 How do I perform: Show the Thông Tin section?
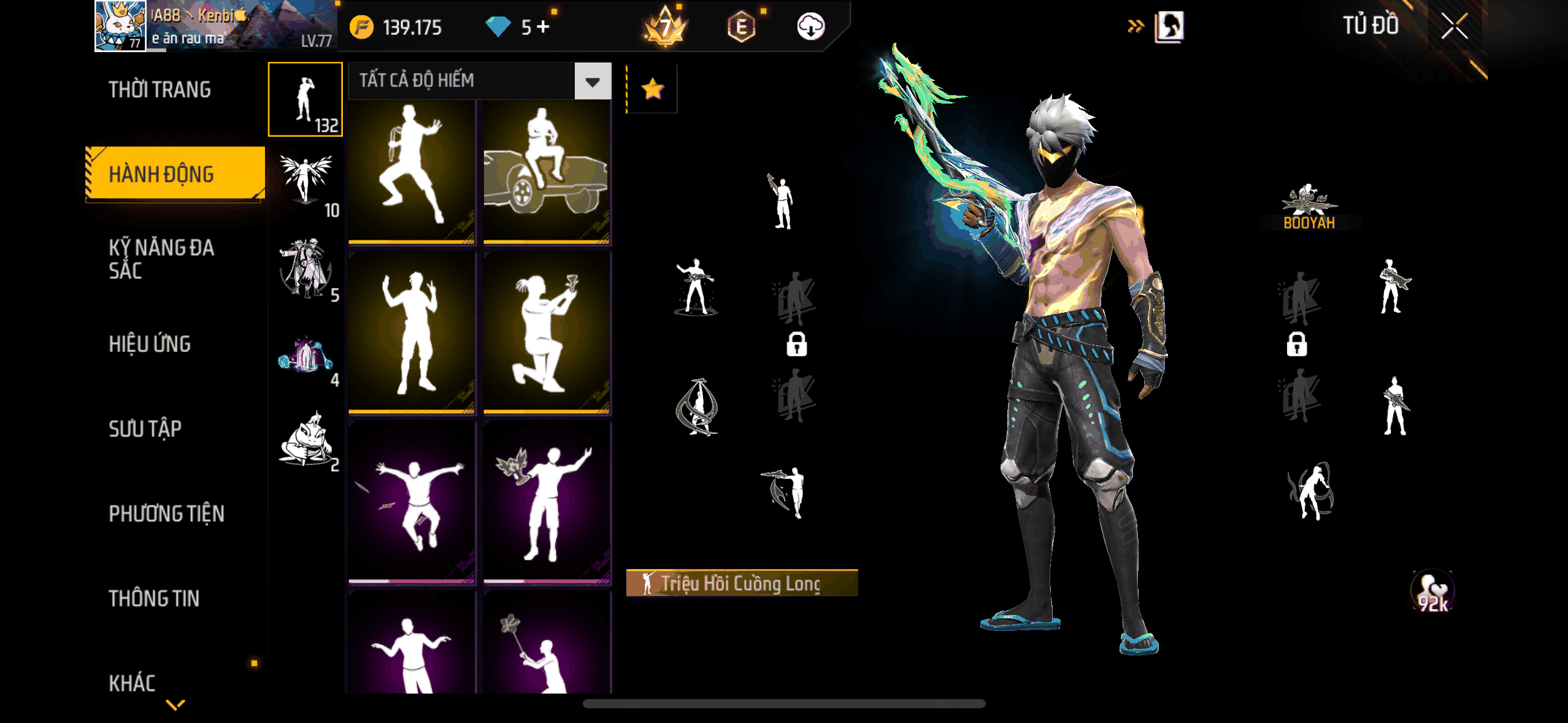[154, 599]
